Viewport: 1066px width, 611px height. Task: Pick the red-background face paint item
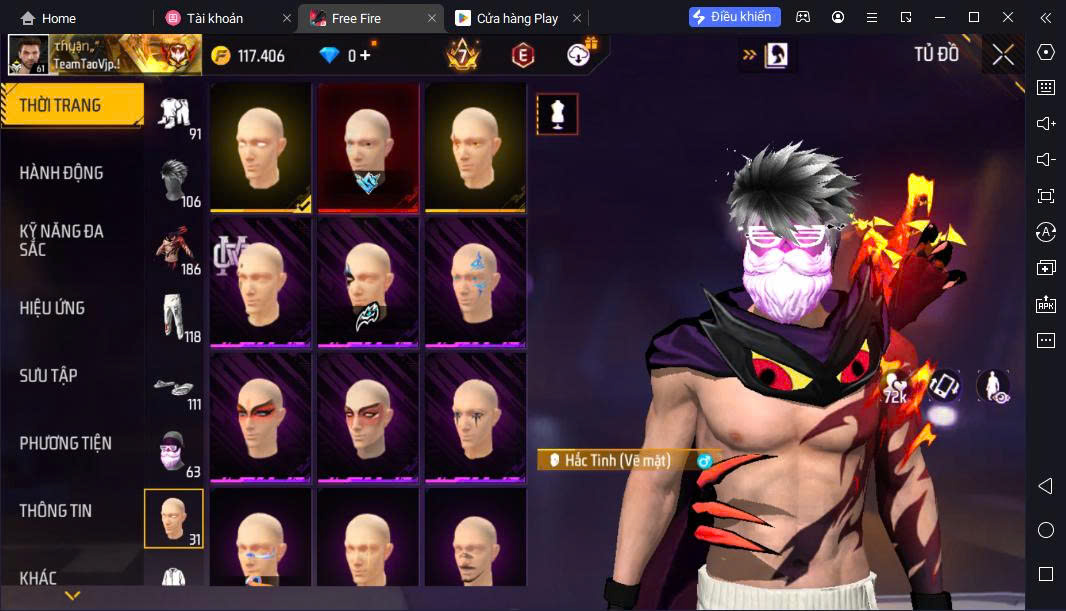point(368,147)
